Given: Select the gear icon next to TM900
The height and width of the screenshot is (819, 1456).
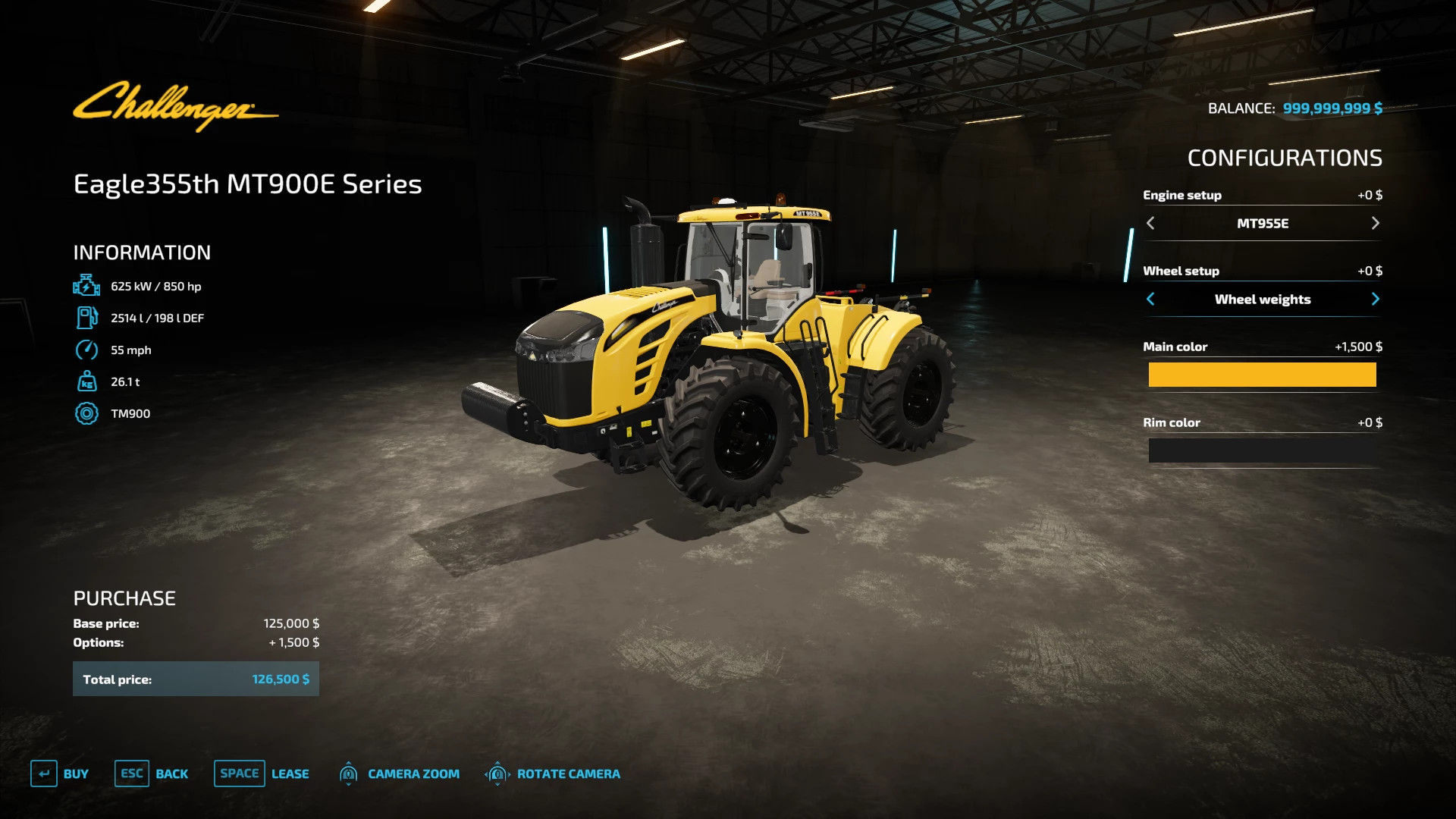Looking at the screenshot, I should point(87,413).
